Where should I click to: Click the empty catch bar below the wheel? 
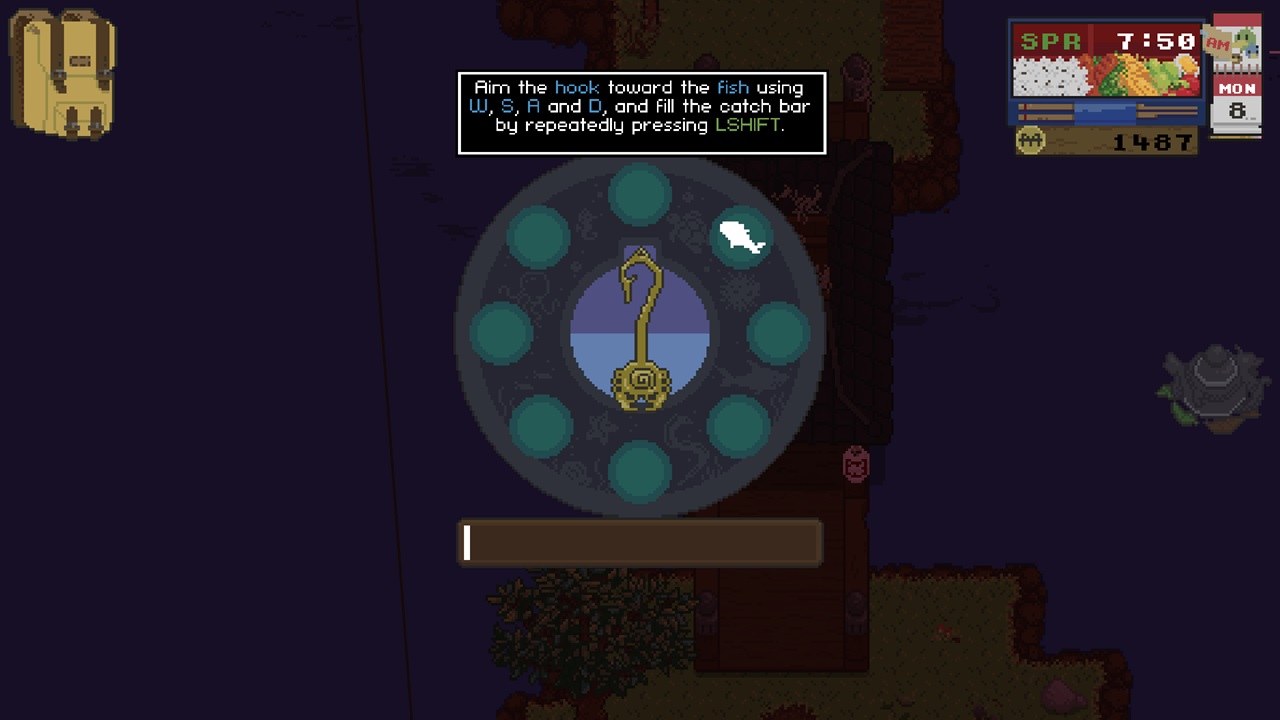[640, 542]
